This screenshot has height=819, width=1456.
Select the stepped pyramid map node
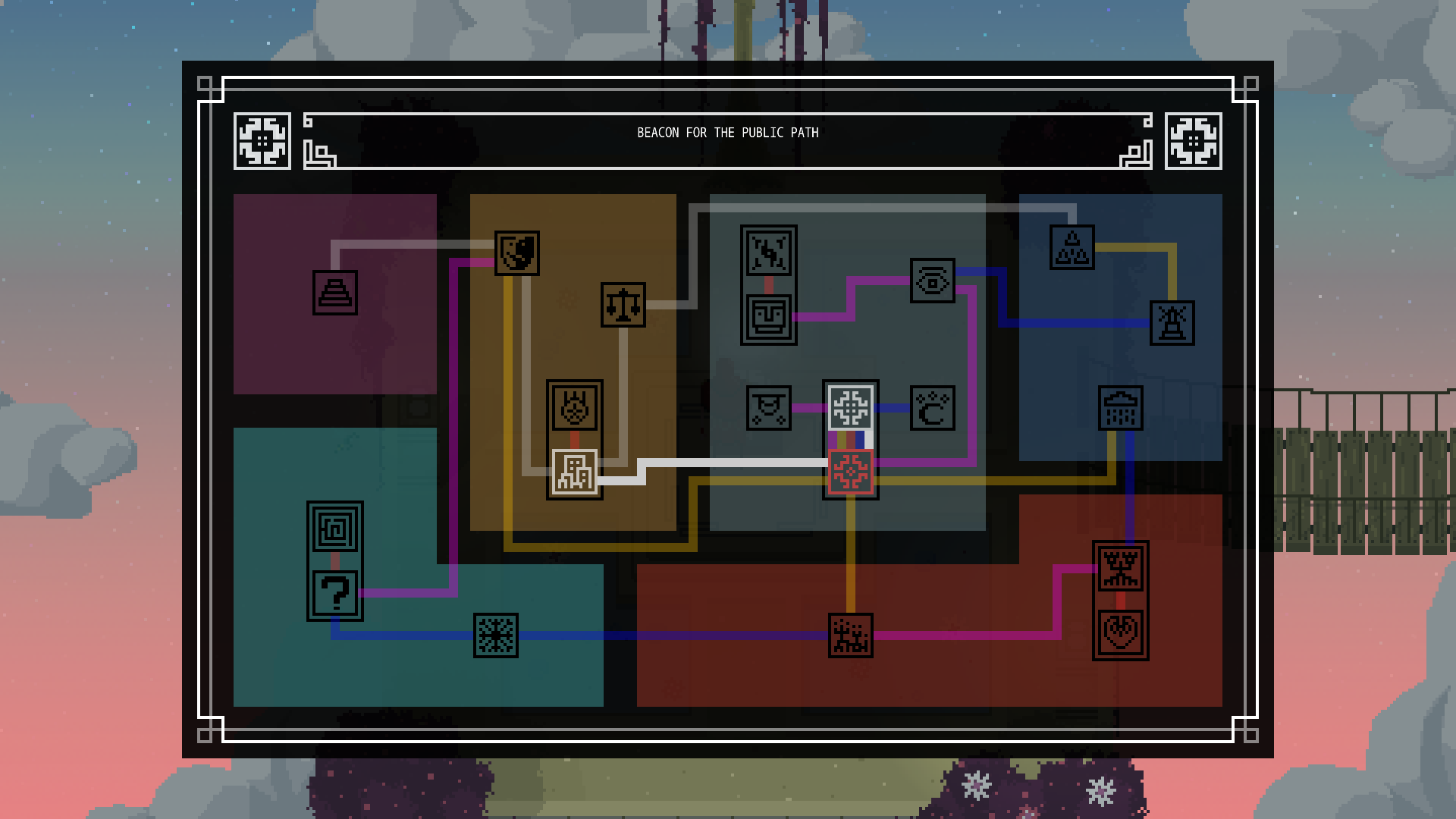click(x=335, y=292)
